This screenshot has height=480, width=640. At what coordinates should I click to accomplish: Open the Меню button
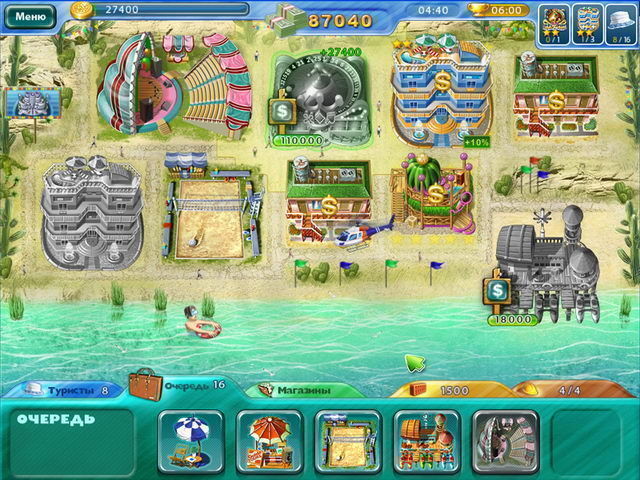31,15
